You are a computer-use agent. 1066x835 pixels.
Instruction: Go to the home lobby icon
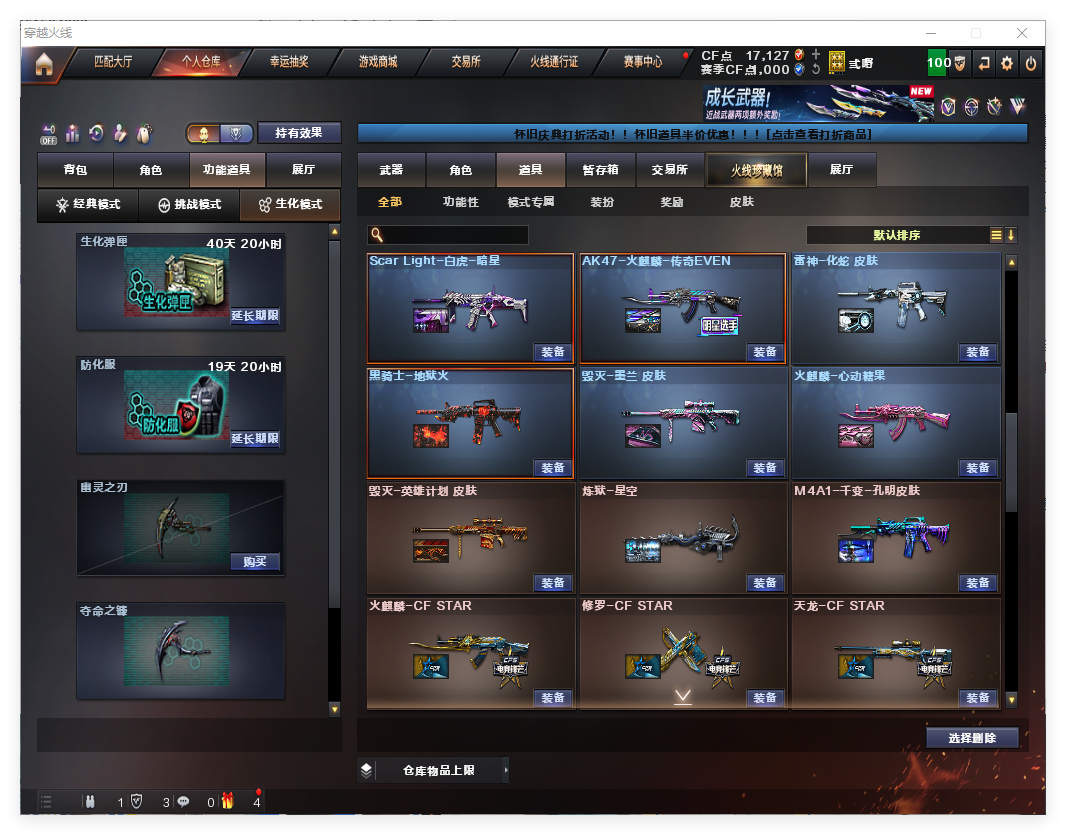[43, 64]
